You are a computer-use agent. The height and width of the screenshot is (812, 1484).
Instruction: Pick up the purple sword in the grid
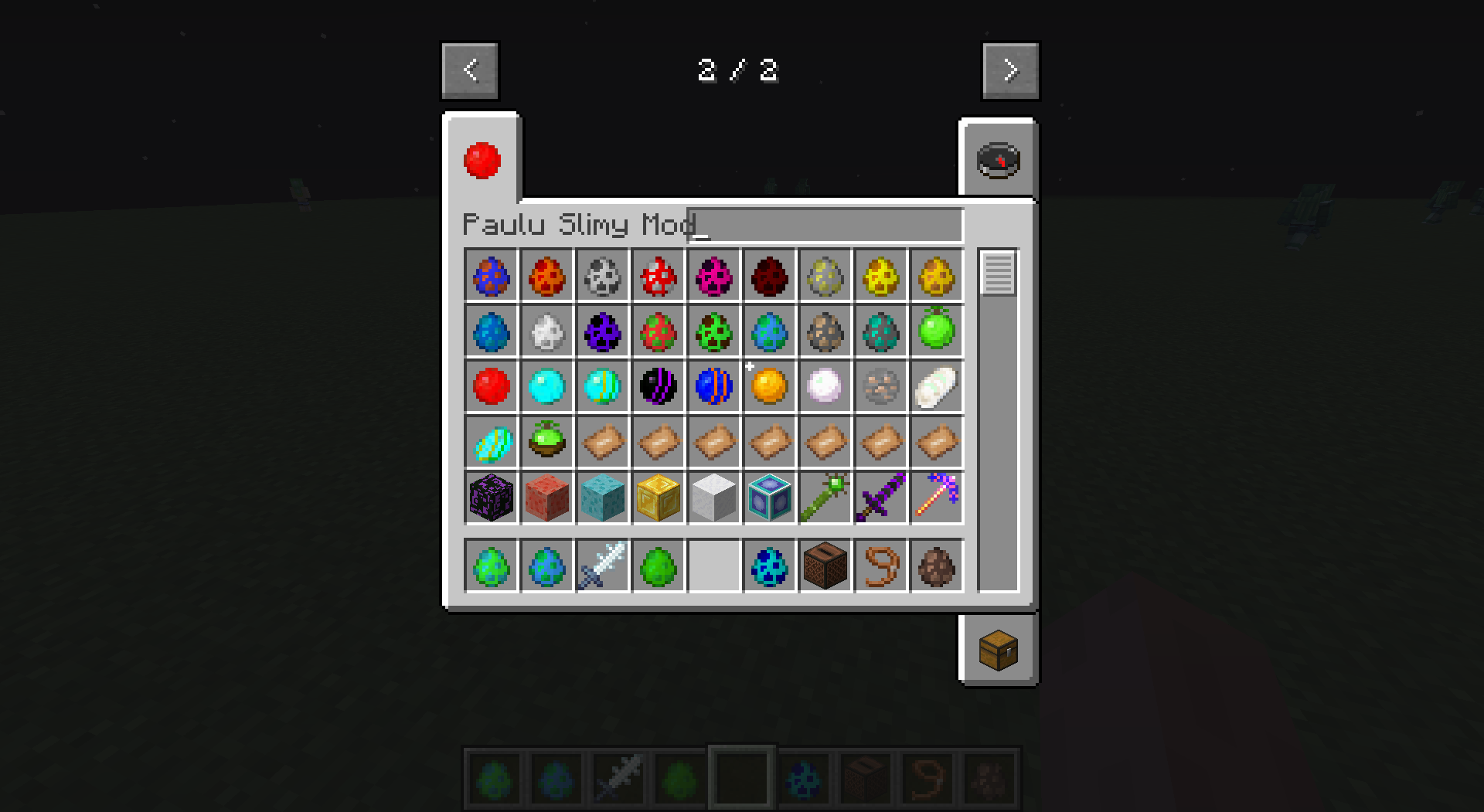(880, 497)
